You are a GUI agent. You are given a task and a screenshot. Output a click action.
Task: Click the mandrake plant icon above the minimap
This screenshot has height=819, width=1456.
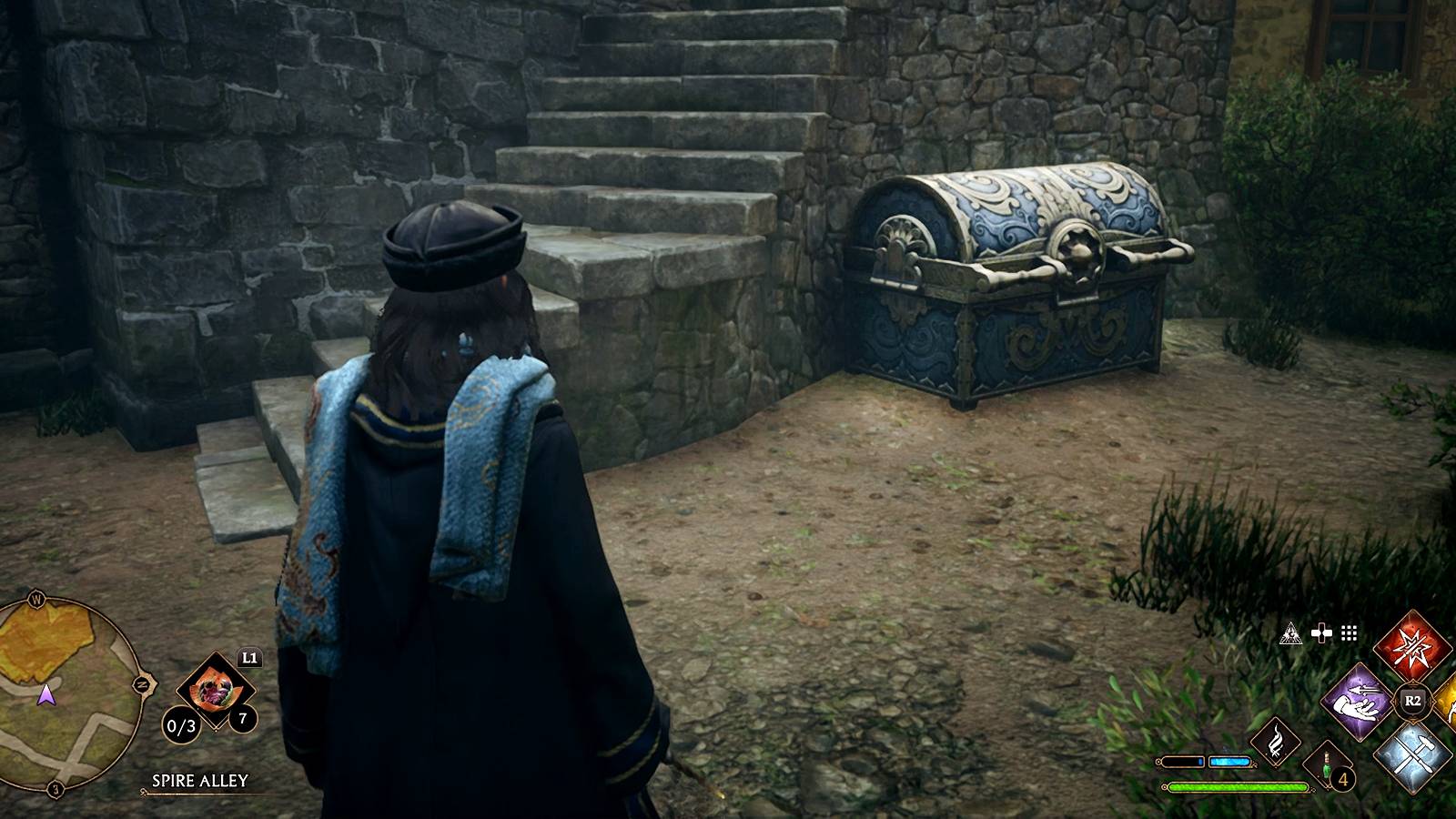[216, 688]
